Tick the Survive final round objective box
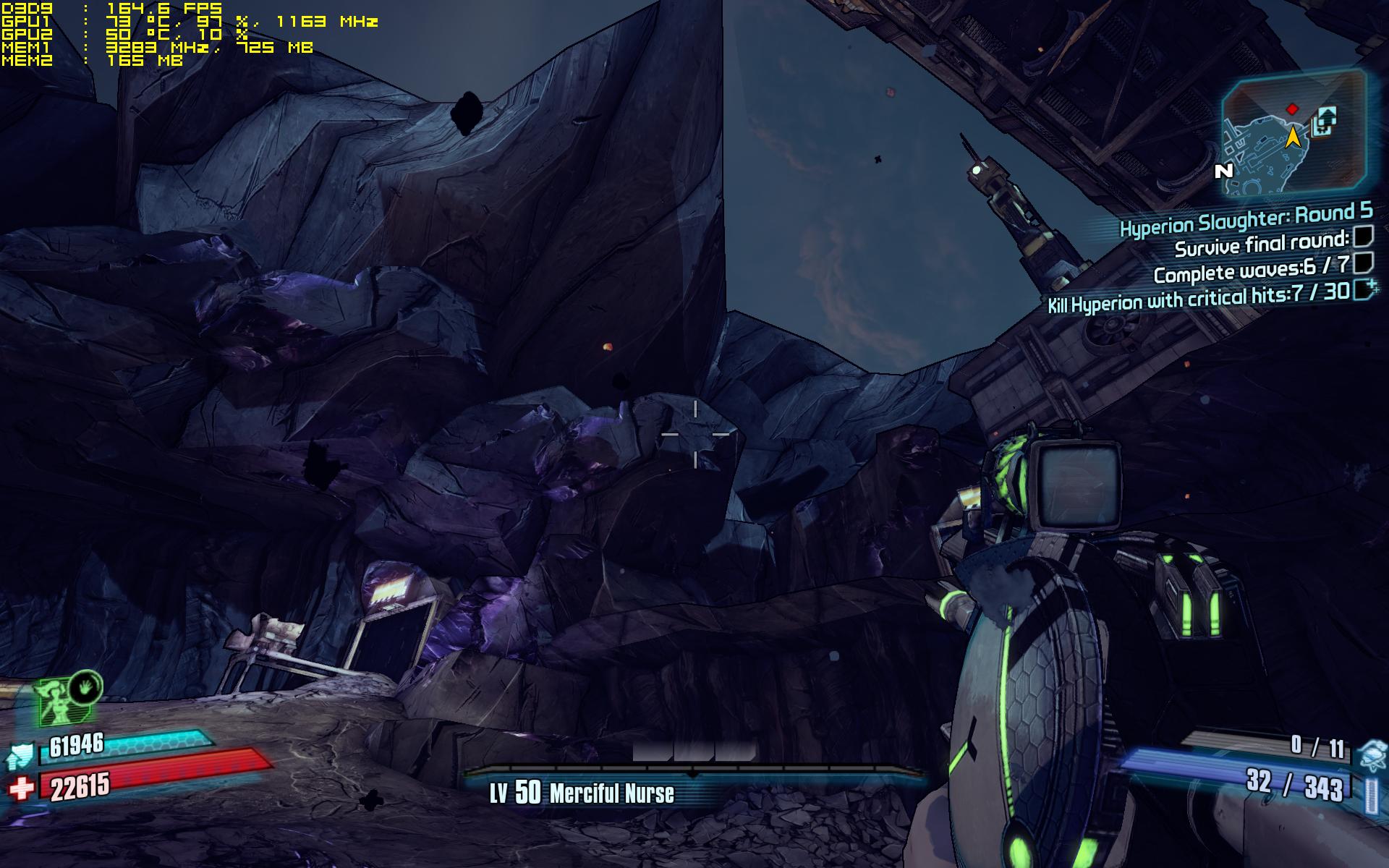The height and width of the screenshot is (868, 1389). coord(1364,236)
